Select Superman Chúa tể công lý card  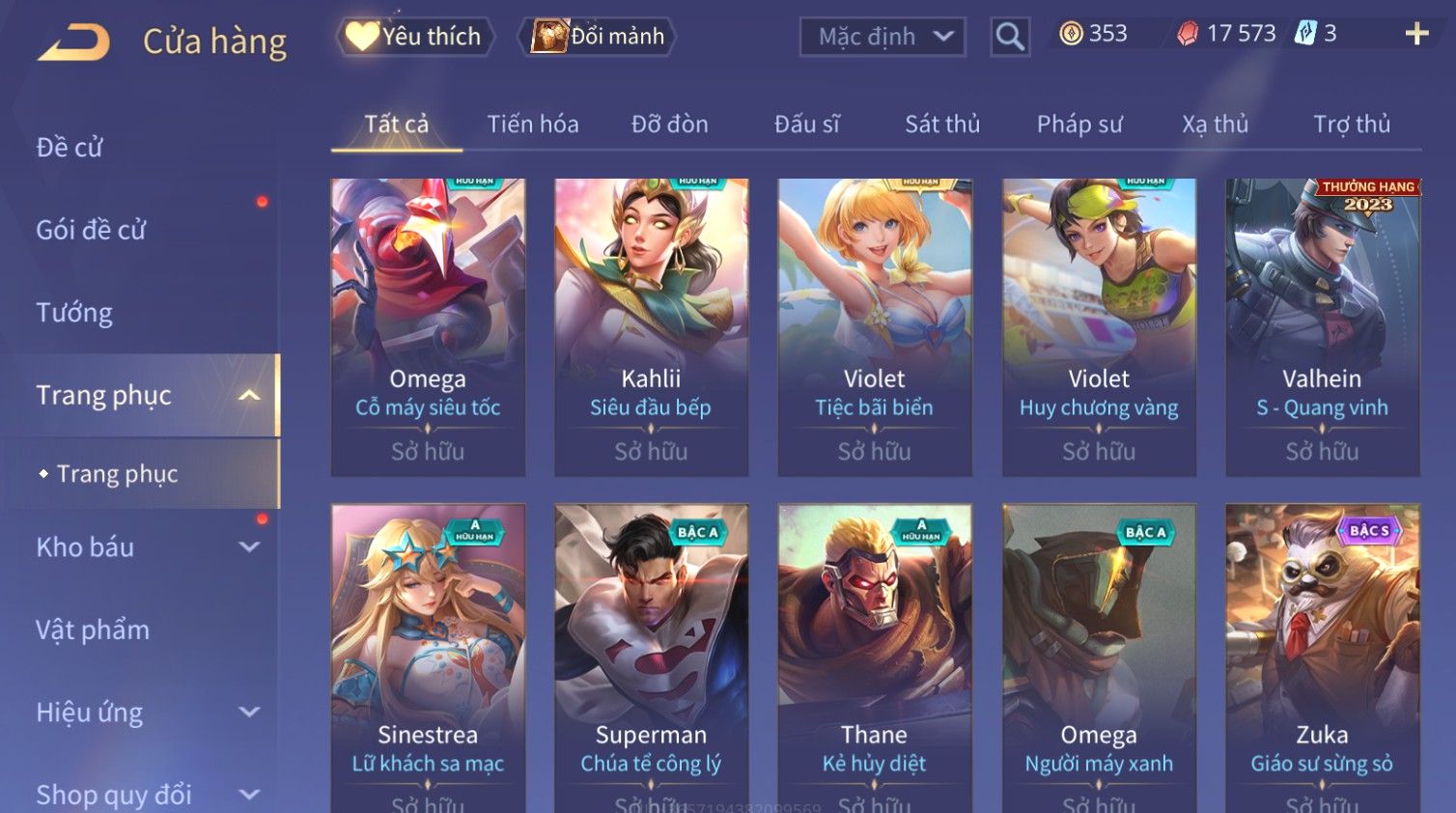click(x=651, y=657)
